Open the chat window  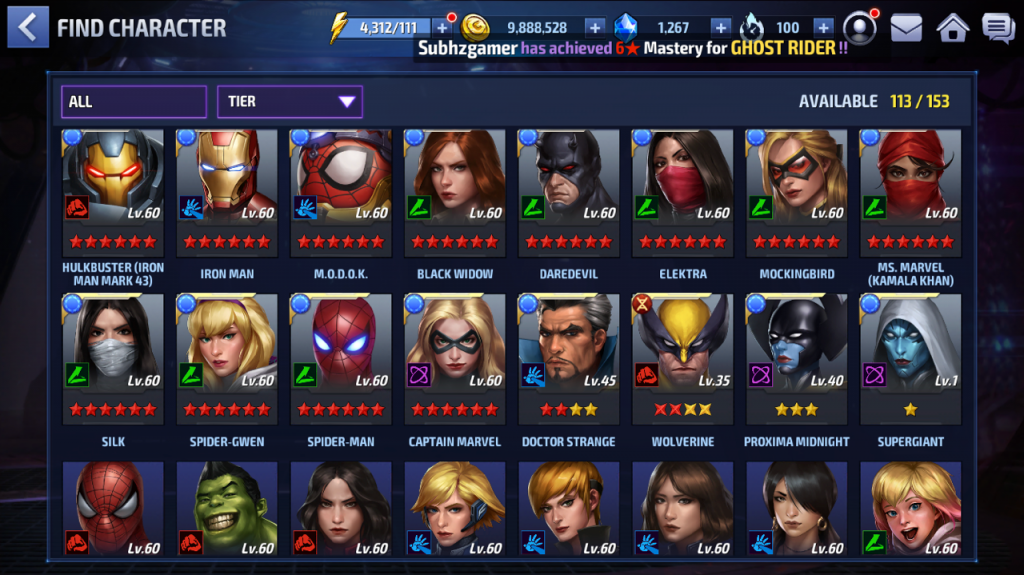tap(997, 28)
